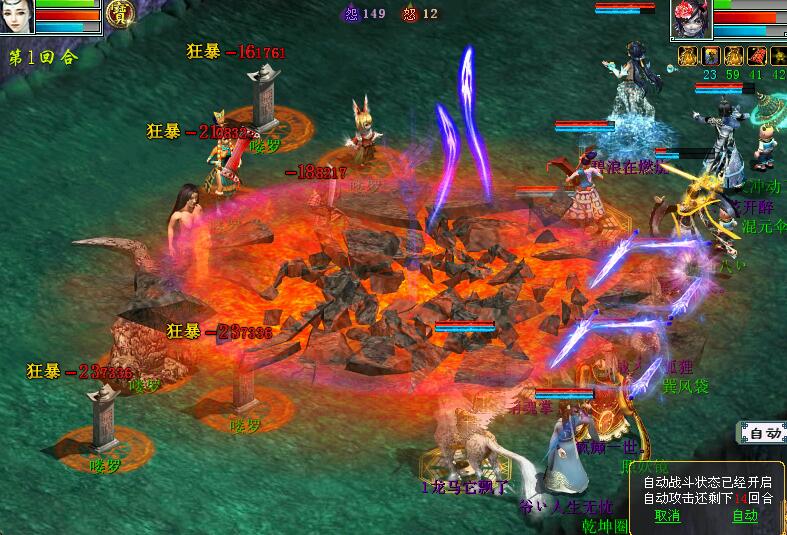Toggle the 自动 auto-battle button
Screen dimensions: 787x535
click(764, 433)
